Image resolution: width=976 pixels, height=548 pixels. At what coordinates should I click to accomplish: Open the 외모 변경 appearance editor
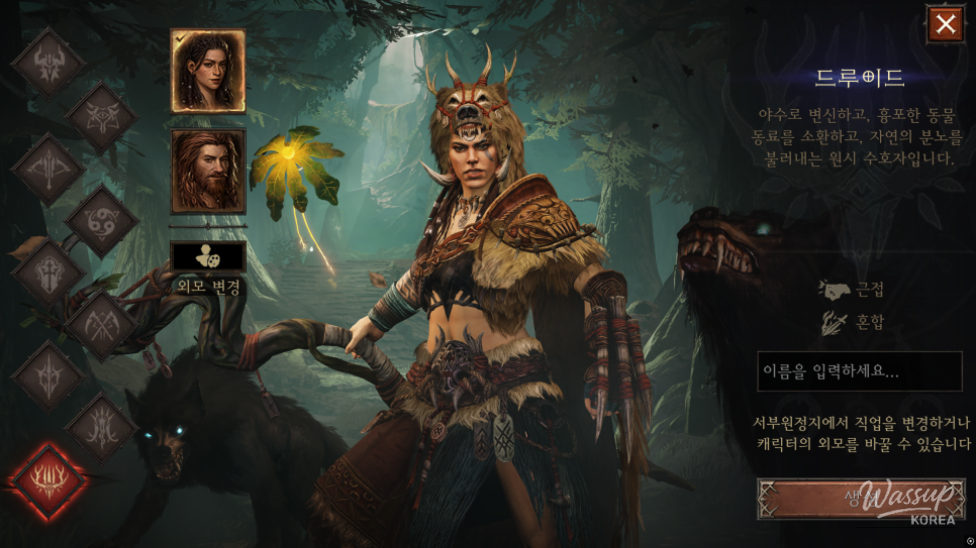(208, 256)
